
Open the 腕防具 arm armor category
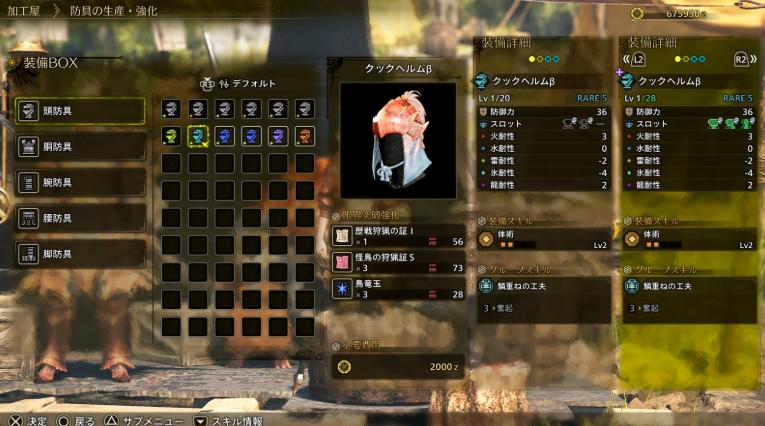80,183
